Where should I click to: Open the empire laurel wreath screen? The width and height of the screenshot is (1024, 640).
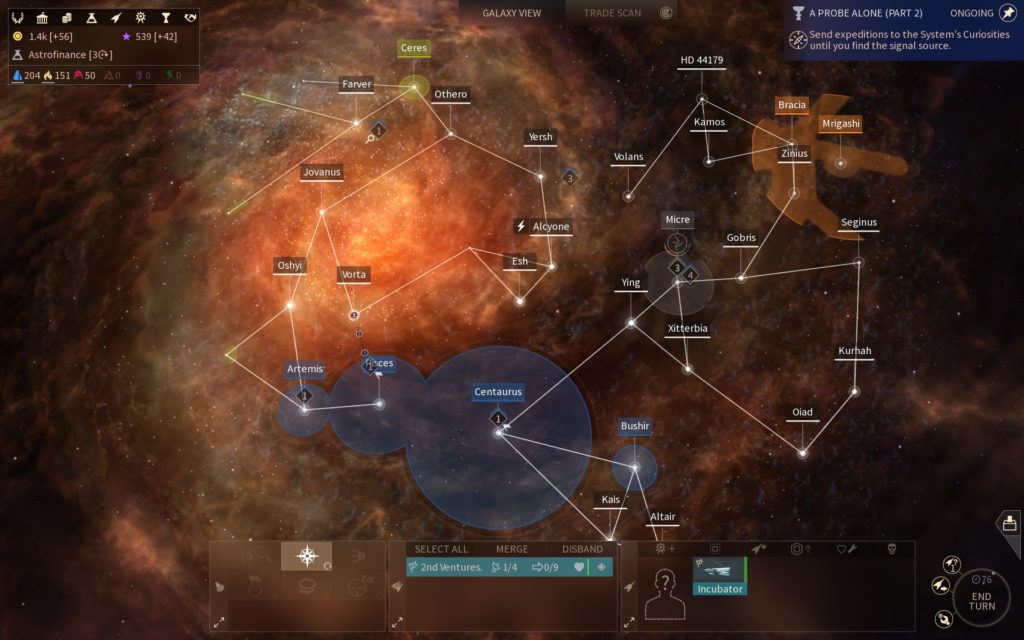pos(17,18)
